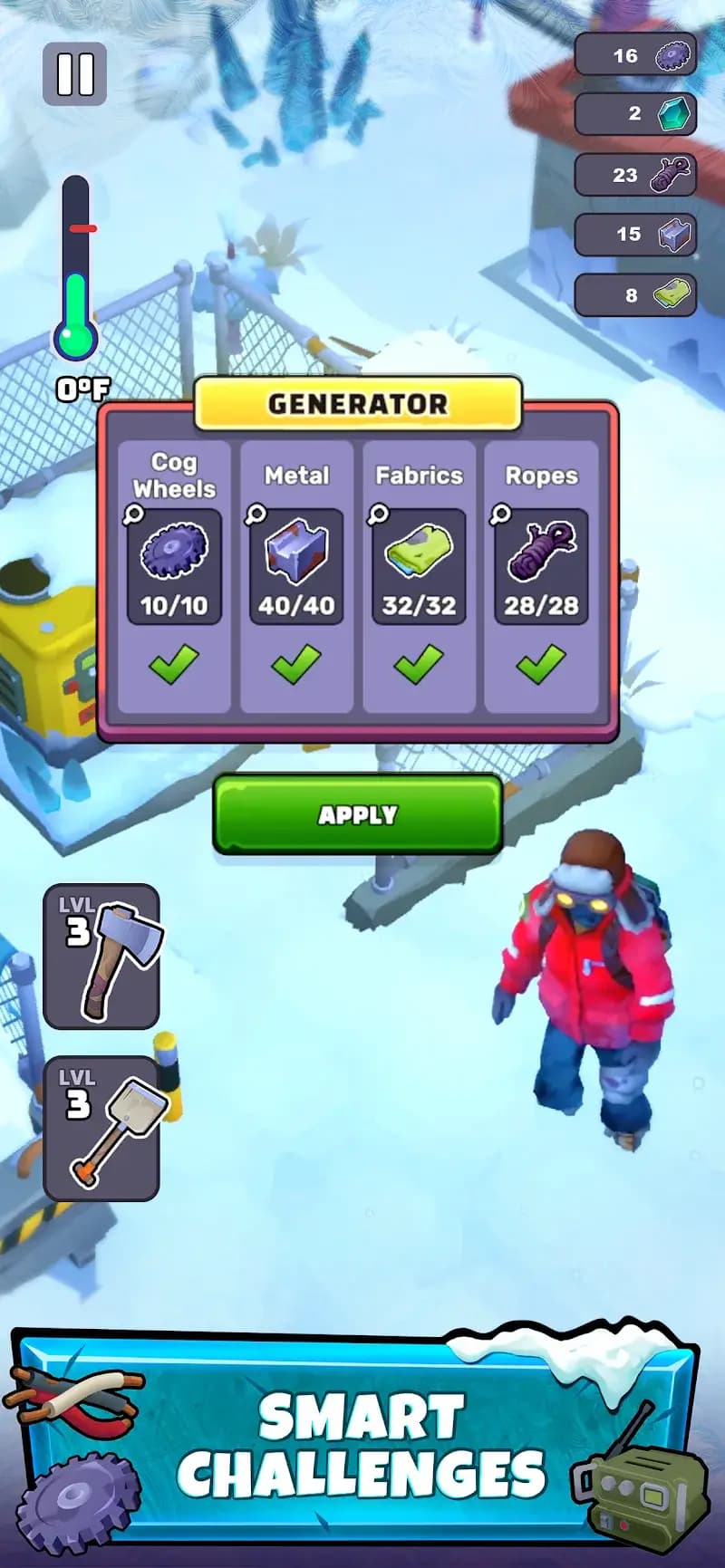Inspect the Fabrics requirement slot

tap(419, 566)
